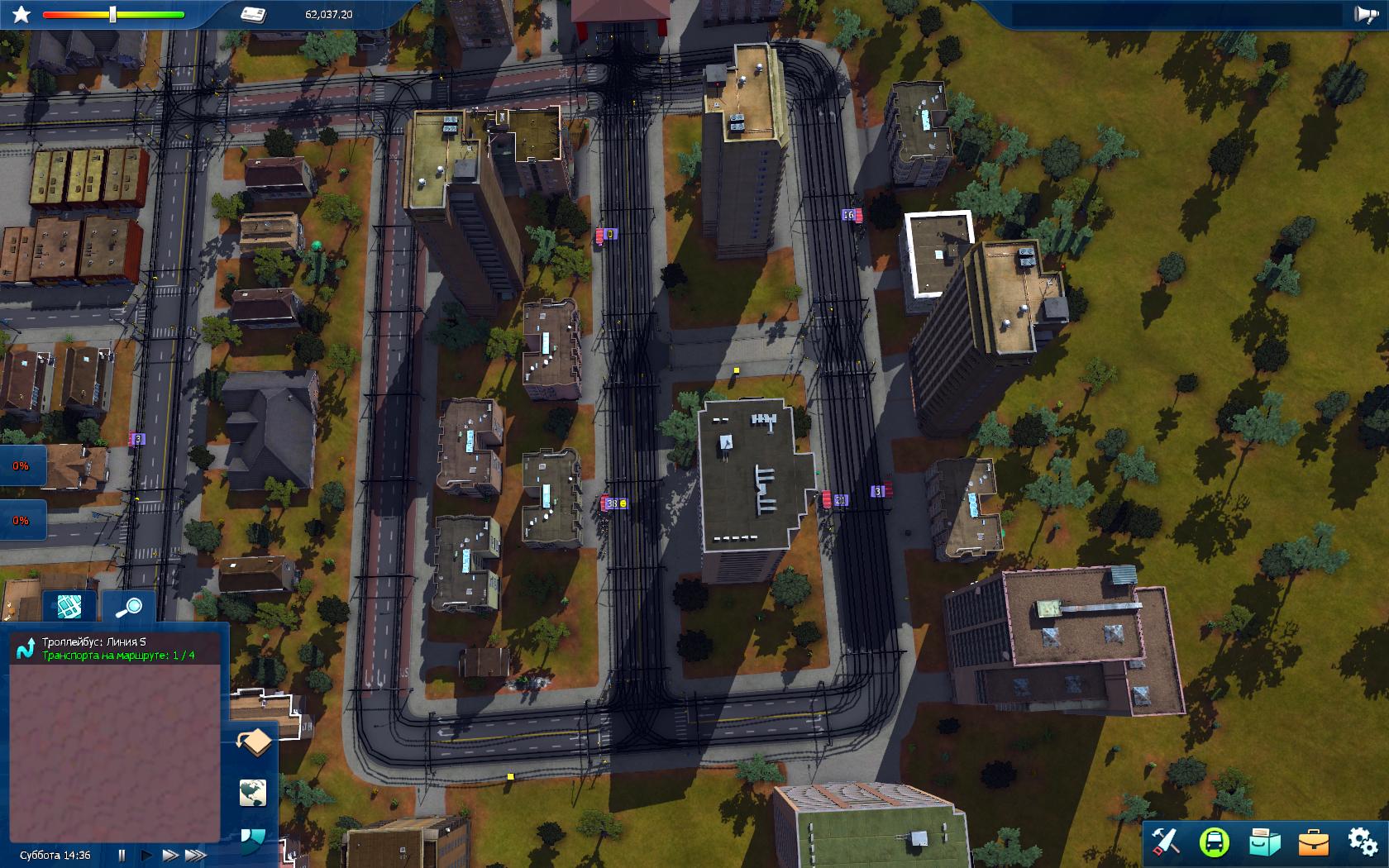This screenshot has height=868, width=1389.
Task: Set game speed to fastest triple arrows
Action: 196,855
